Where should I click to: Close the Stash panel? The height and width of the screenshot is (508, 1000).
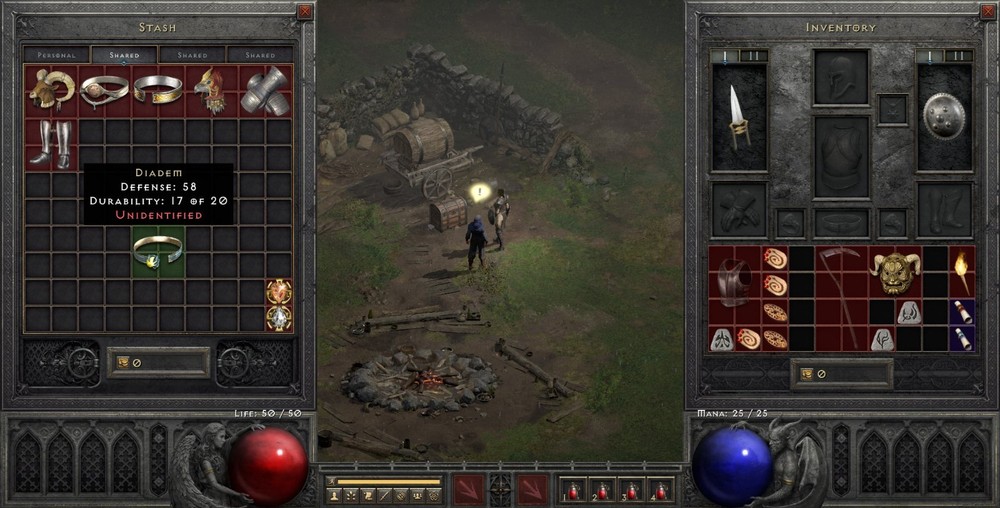[x=305, y=12]
